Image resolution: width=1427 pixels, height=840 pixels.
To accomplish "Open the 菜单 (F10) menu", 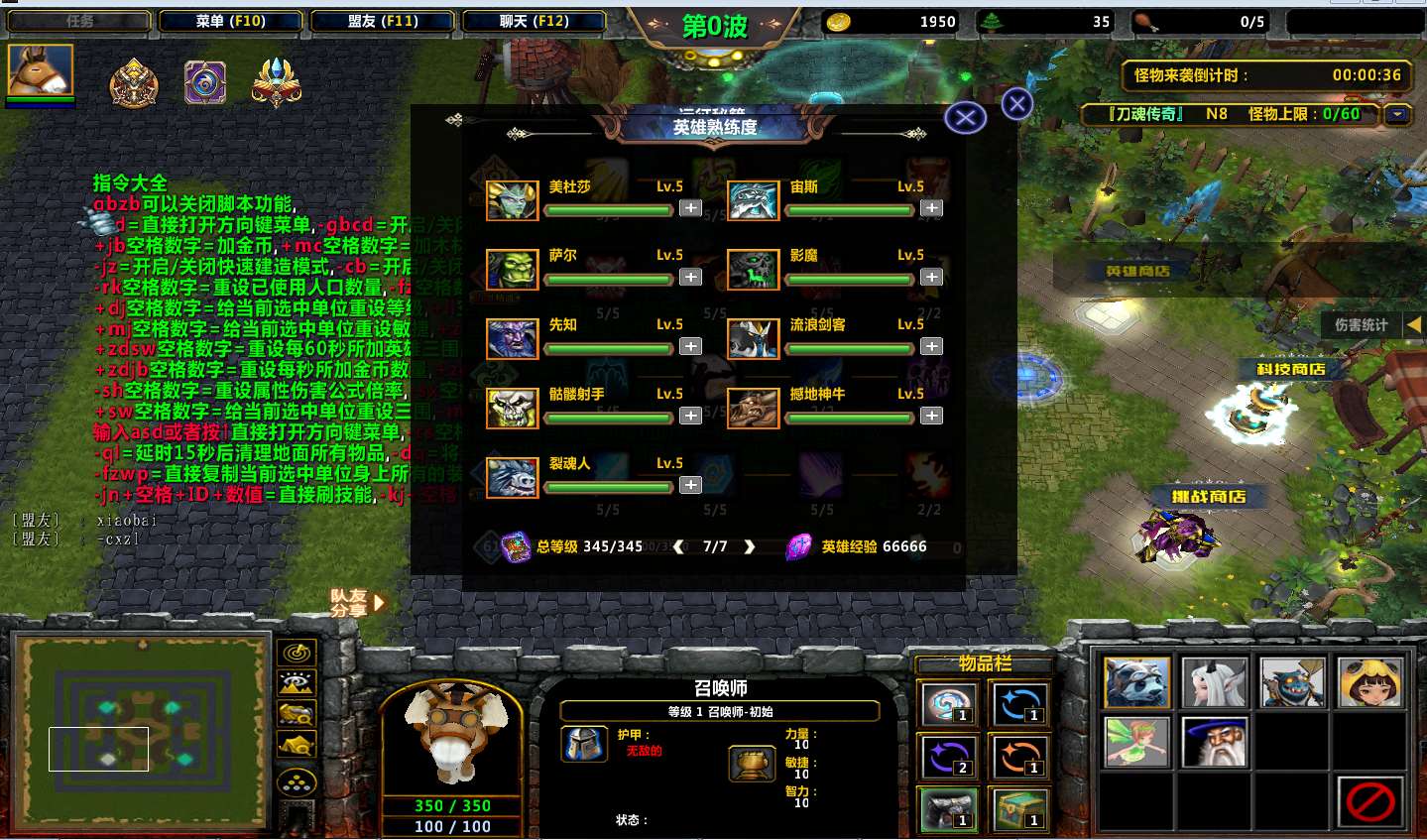I will coord(230,21).
